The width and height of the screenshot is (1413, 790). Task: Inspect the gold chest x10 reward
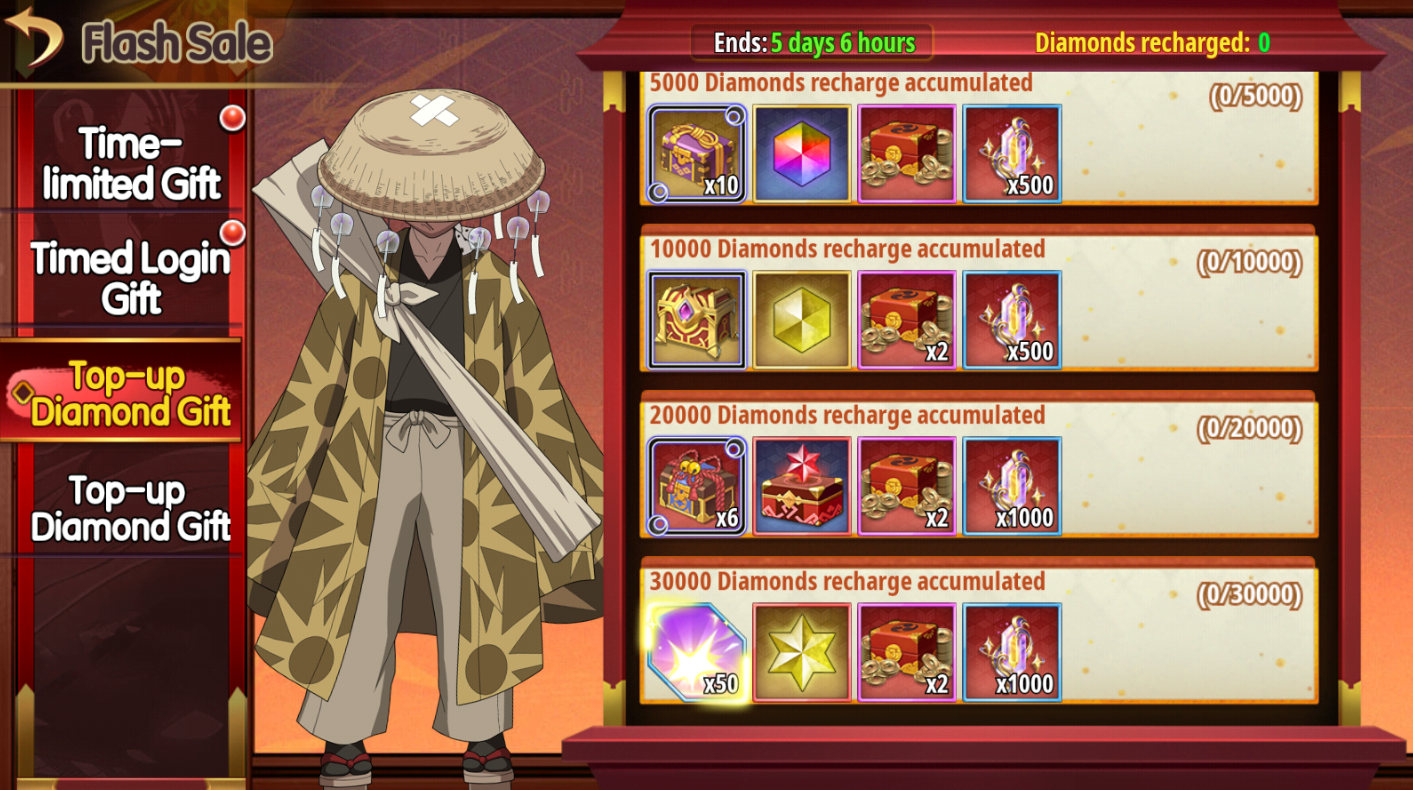[697, 154]
